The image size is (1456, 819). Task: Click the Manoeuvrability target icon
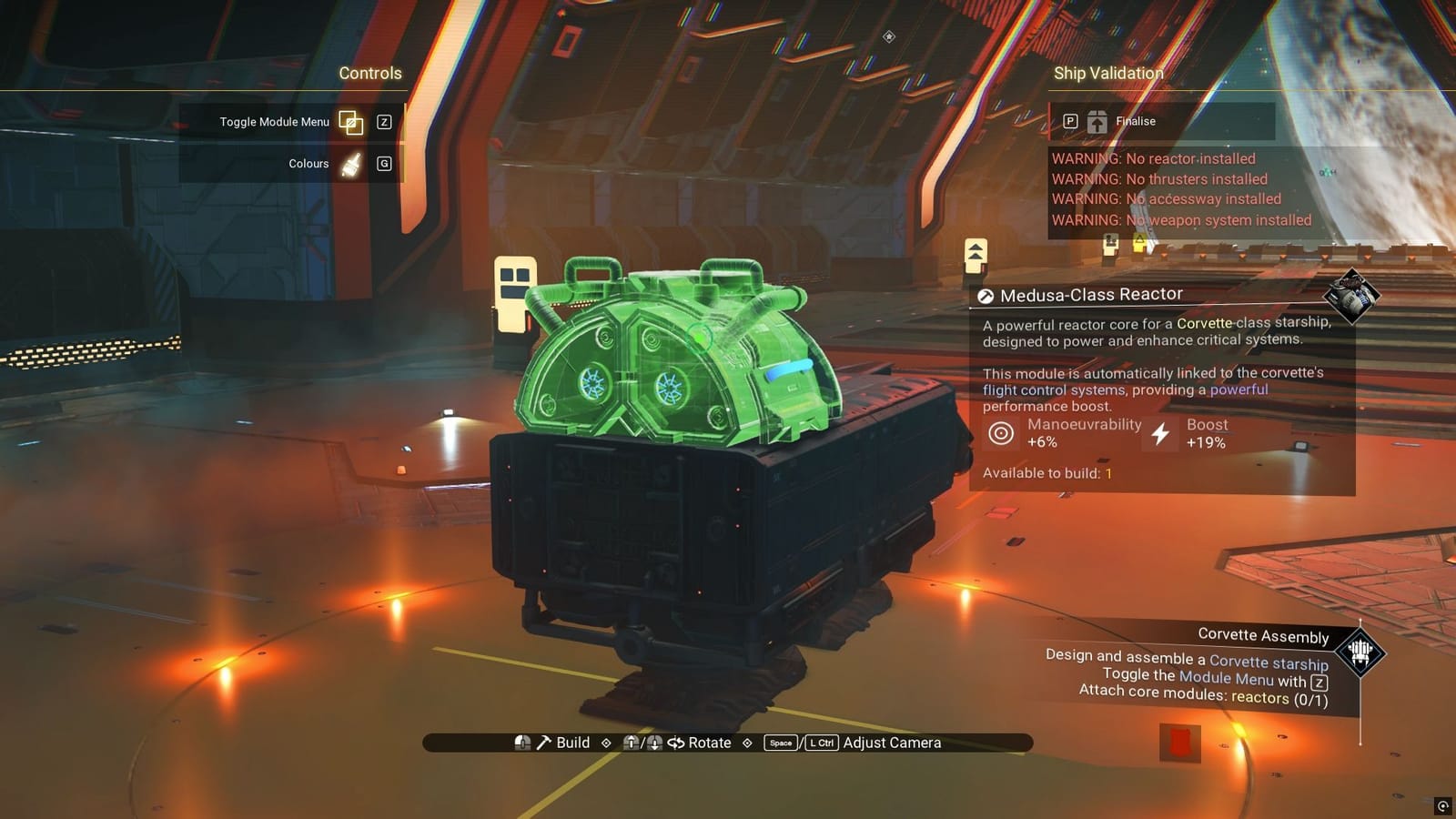pos(1003,433)
